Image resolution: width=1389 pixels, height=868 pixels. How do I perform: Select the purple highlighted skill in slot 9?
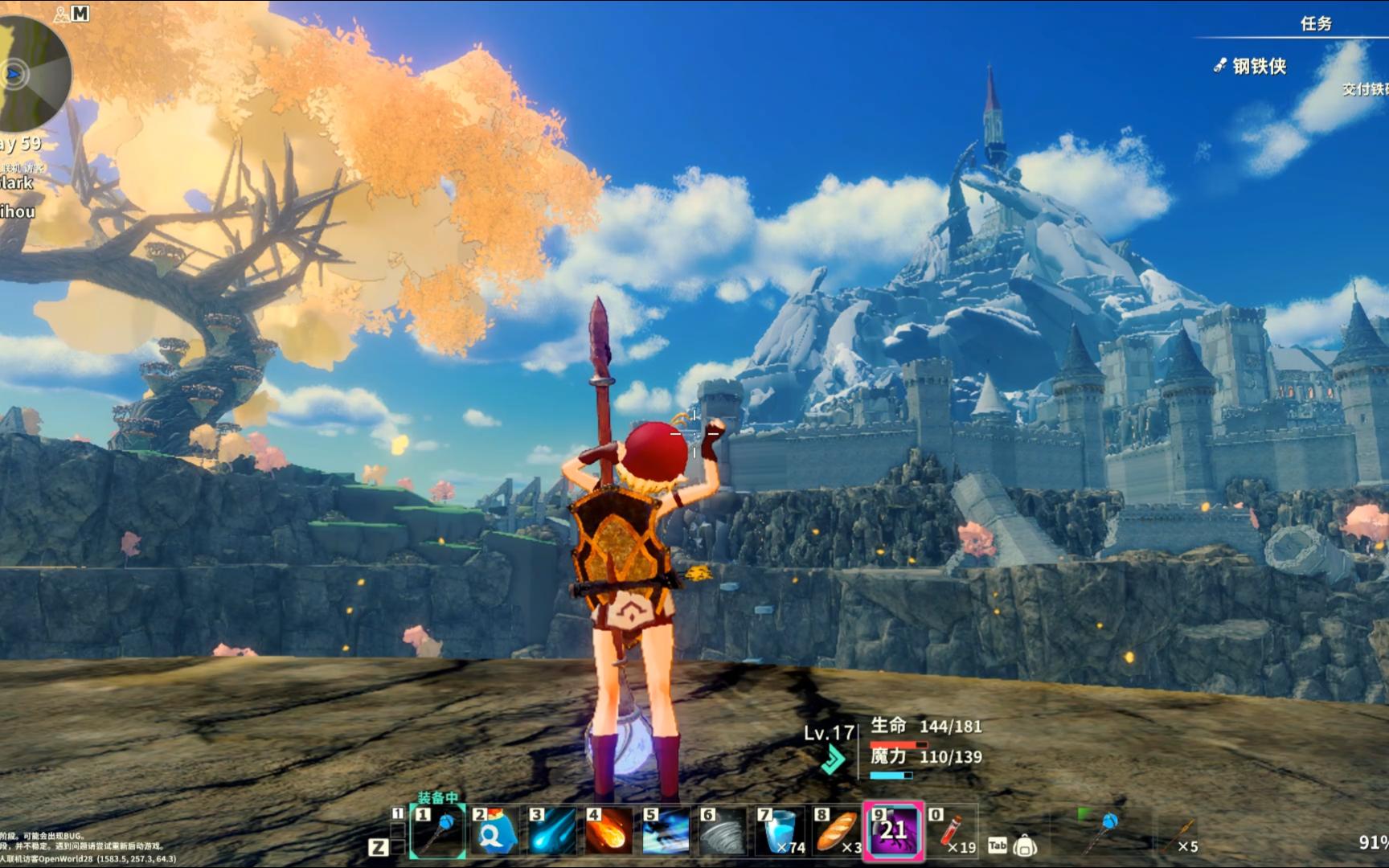893,831
